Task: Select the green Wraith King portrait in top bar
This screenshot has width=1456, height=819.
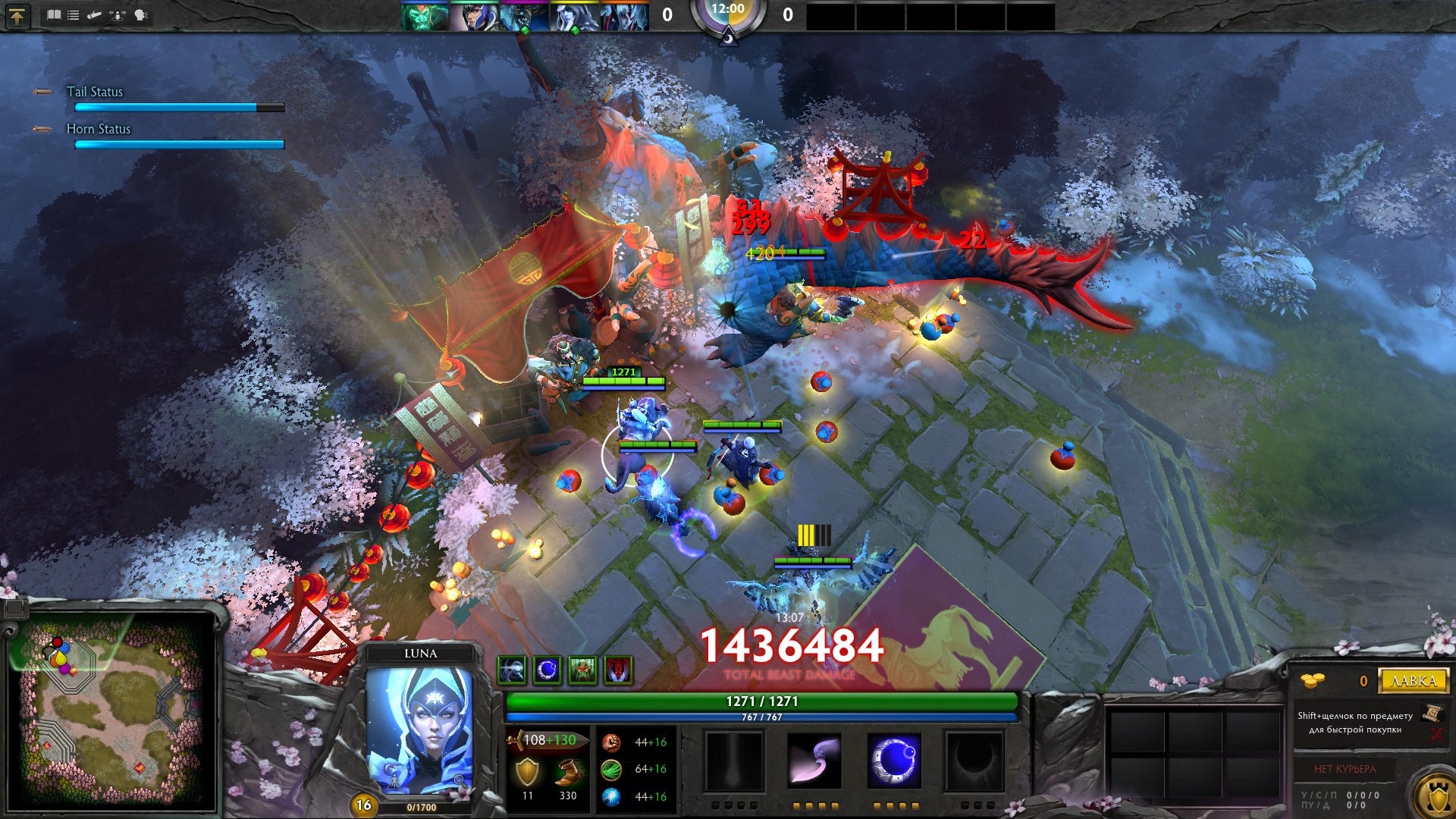Action: pyautogui.click(x=424, y=17)
